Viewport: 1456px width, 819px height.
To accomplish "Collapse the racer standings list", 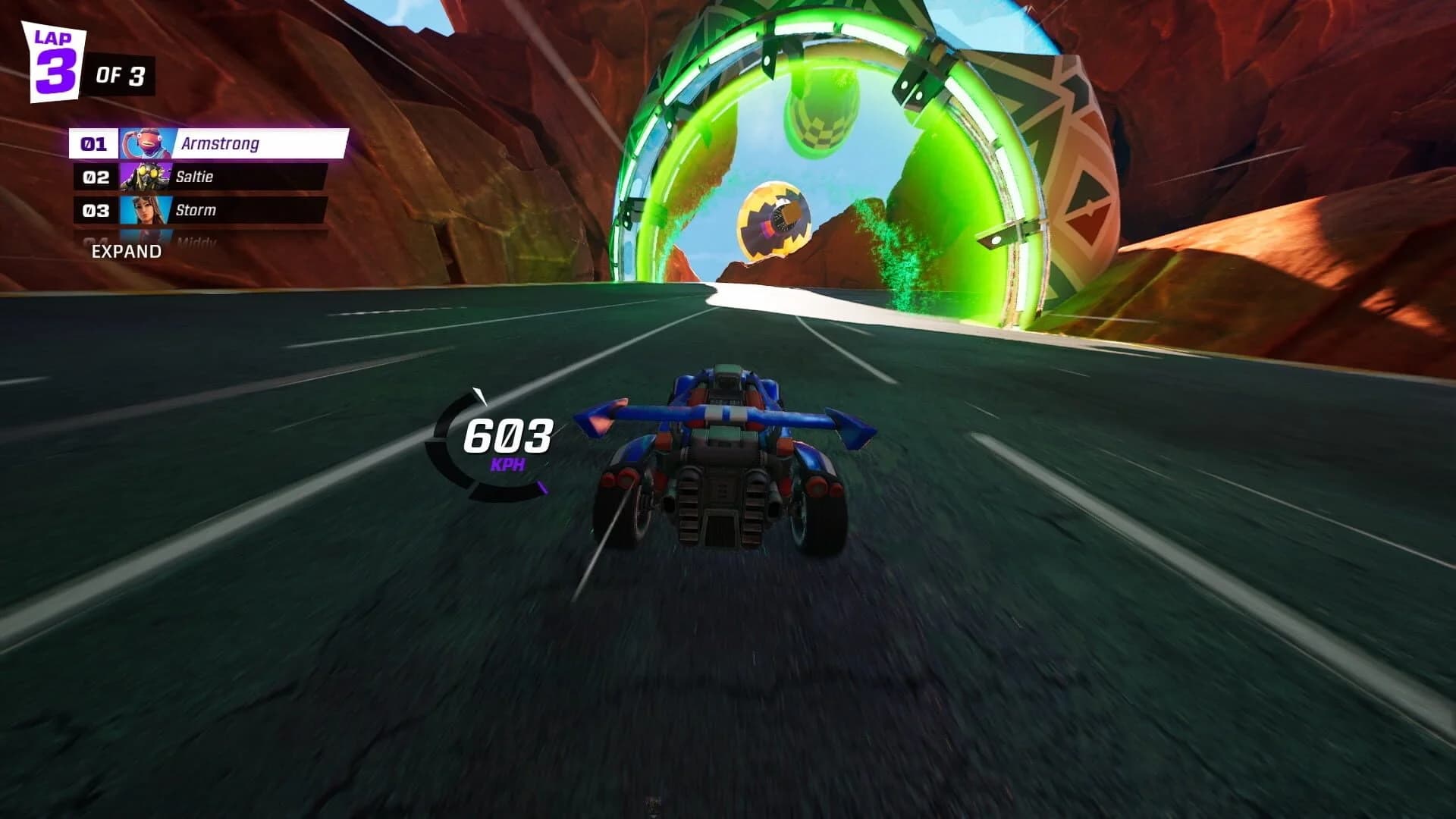I will [x=125, y=250].
